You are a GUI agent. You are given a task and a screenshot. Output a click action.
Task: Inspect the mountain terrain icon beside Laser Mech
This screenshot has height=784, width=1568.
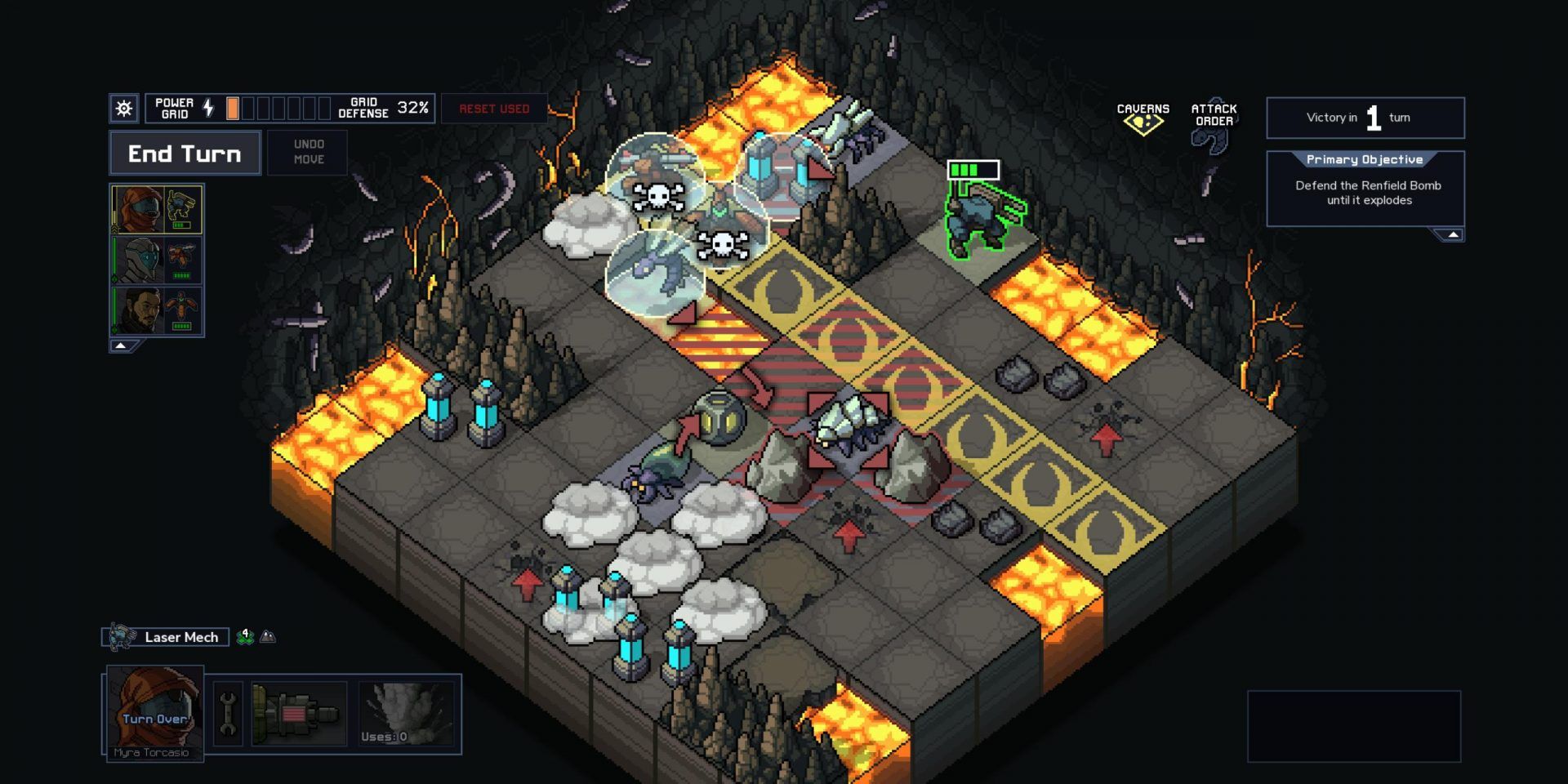[268, 637]
